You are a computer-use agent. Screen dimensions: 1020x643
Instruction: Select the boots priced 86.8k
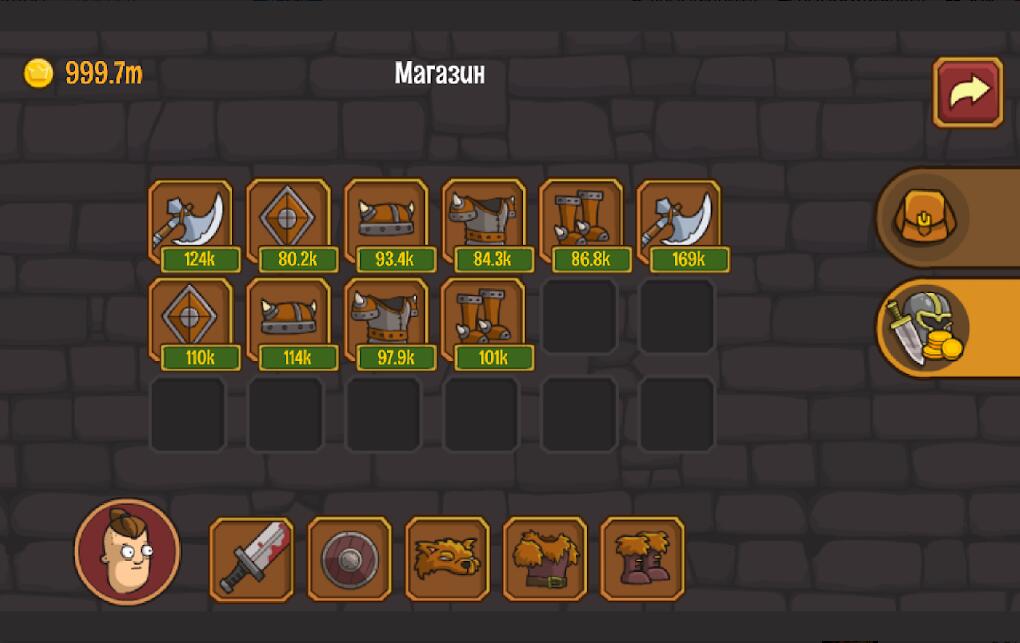pyautogui.click(x=583, y=222)
